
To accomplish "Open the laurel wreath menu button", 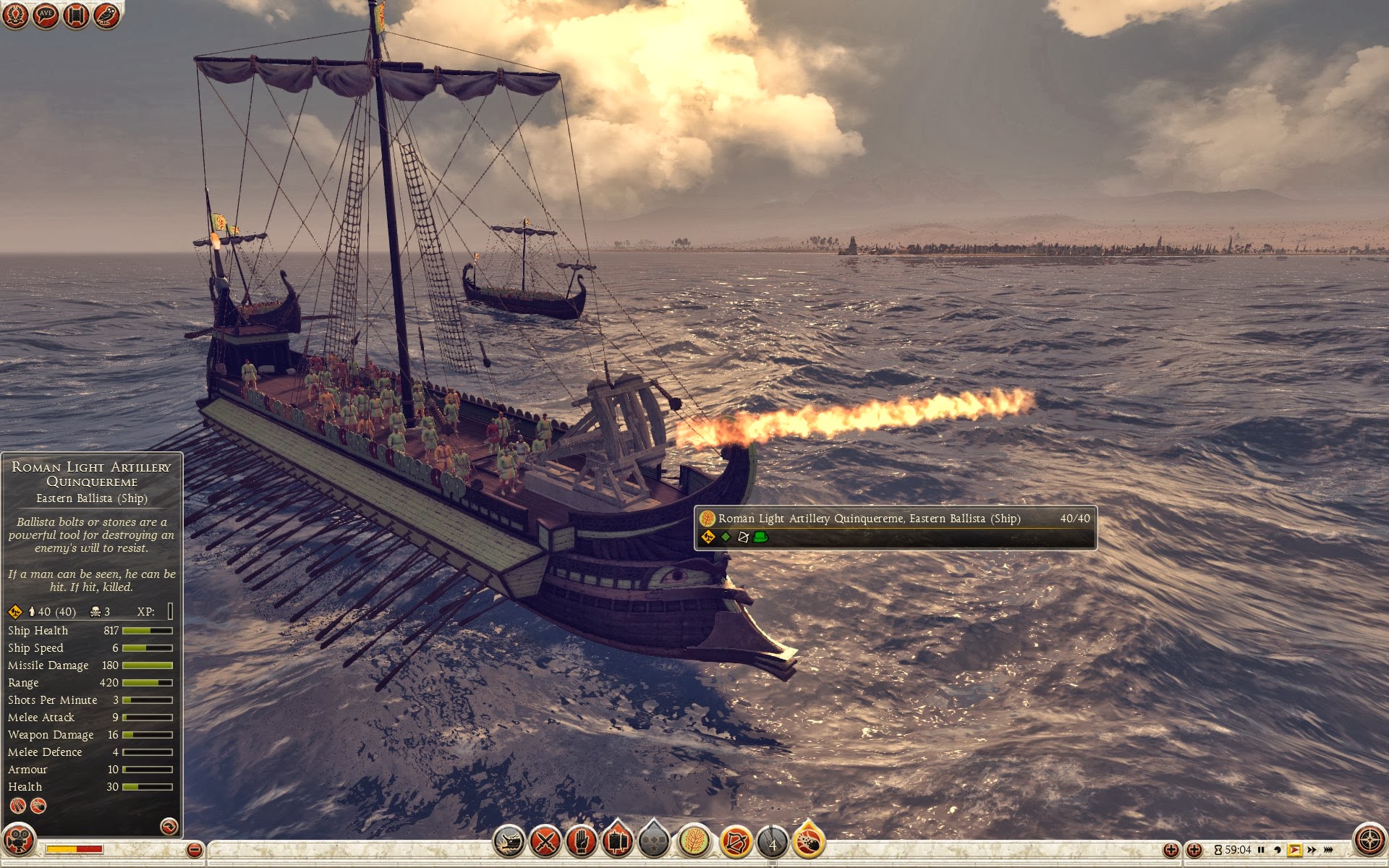I will [x=15, y=15].
